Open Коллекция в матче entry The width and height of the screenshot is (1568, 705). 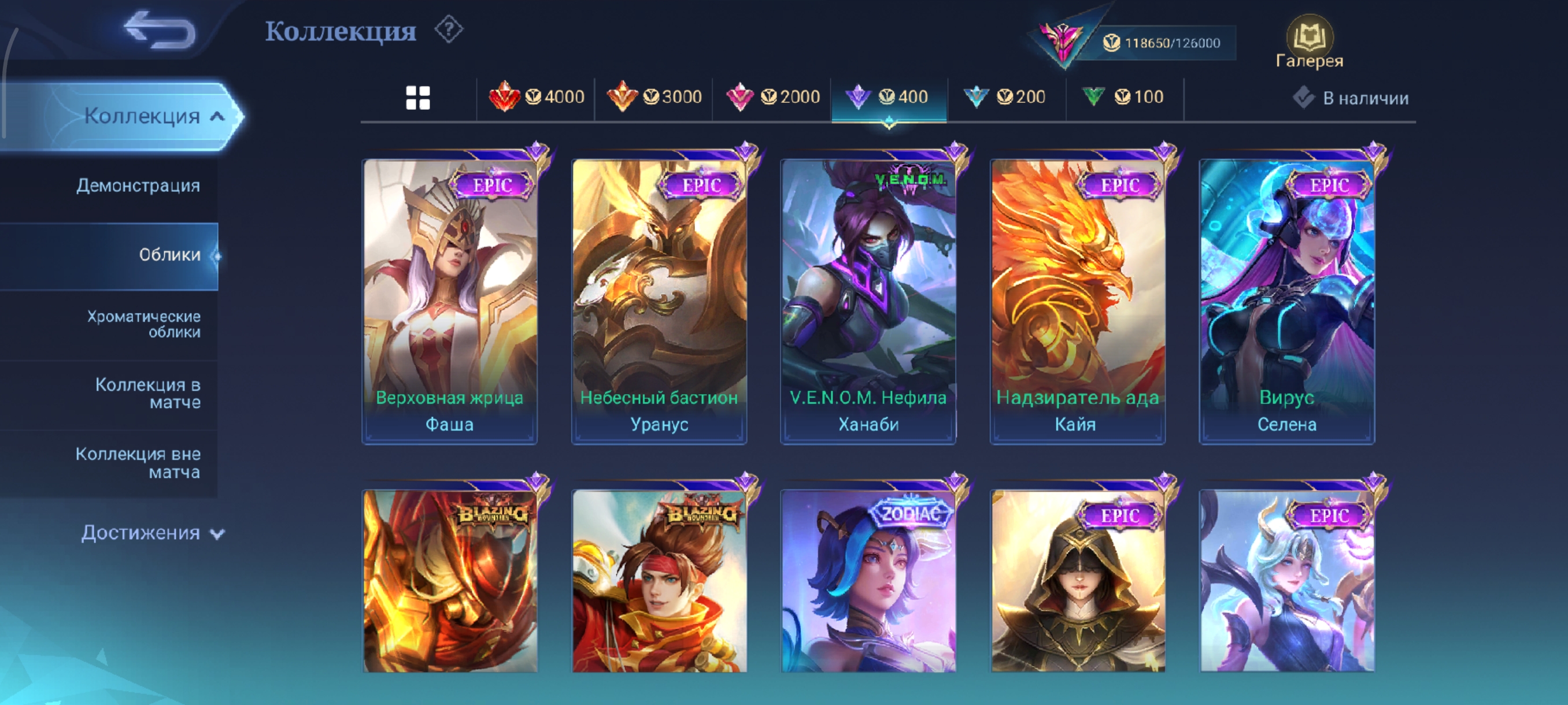147,394
